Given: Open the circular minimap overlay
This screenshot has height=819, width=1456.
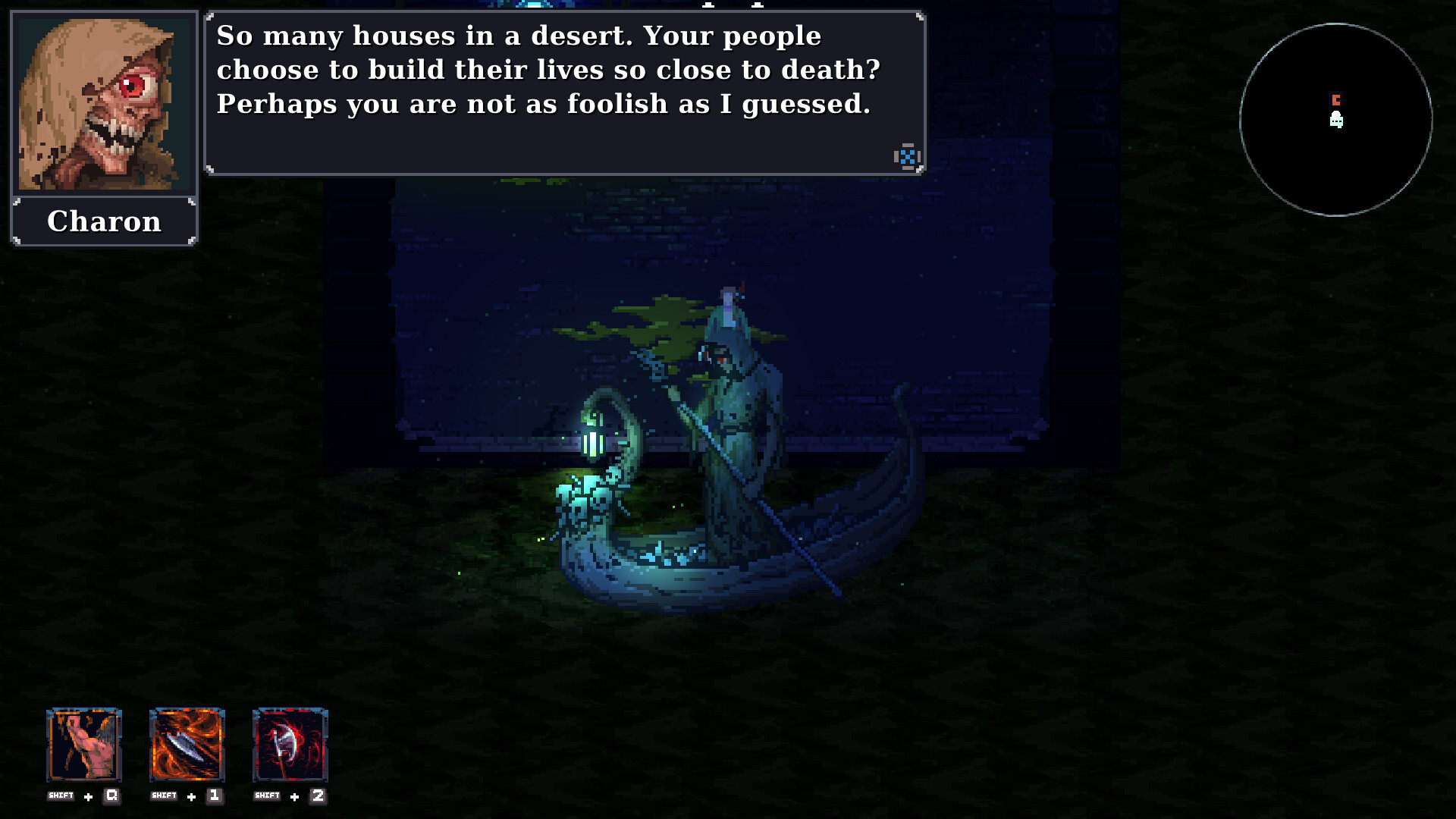Looking at the screenshot, I should tap(1334, 119).
